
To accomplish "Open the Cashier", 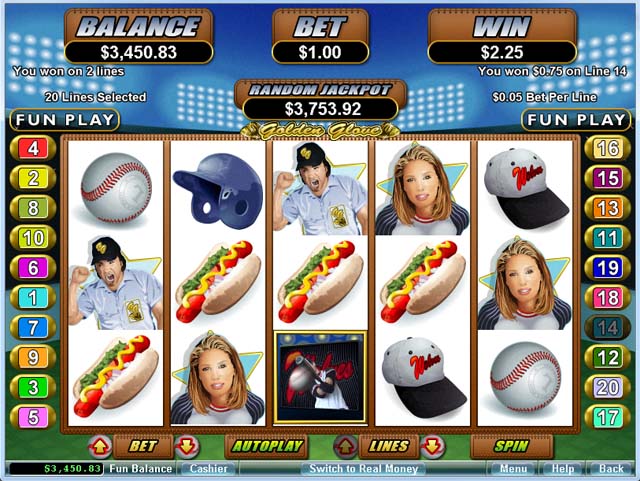I will (208, 468).
